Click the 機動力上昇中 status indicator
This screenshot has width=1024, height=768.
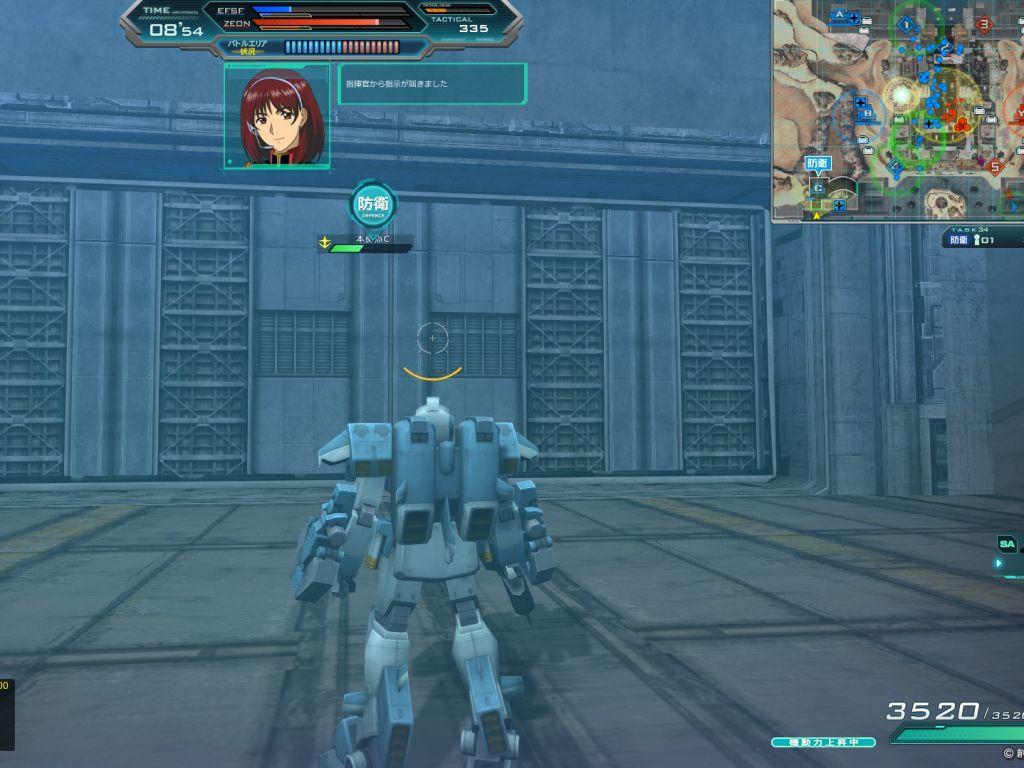(823, 742)
